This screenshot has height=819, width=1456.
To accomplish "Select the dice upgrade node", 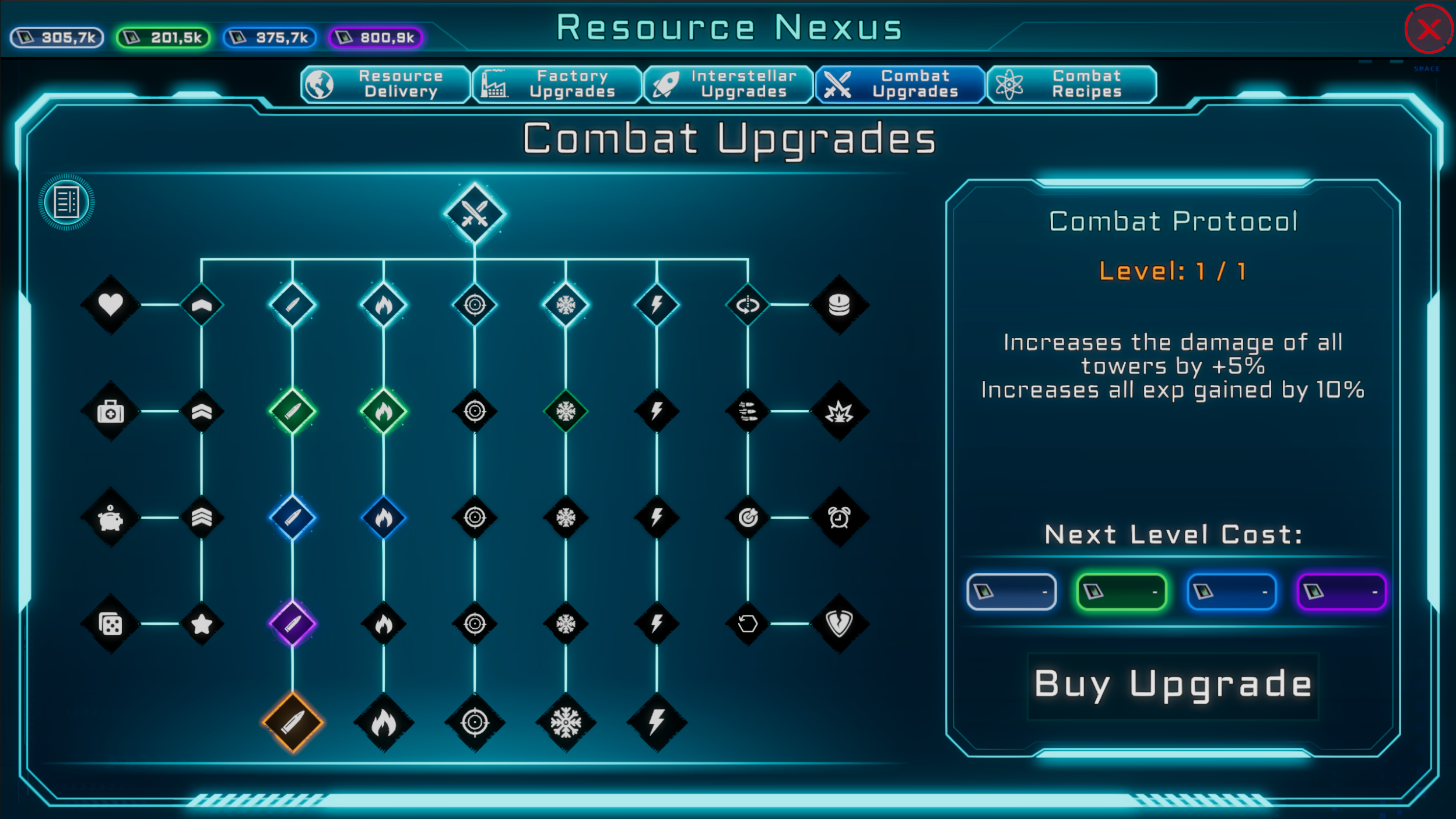I will 110,623.
